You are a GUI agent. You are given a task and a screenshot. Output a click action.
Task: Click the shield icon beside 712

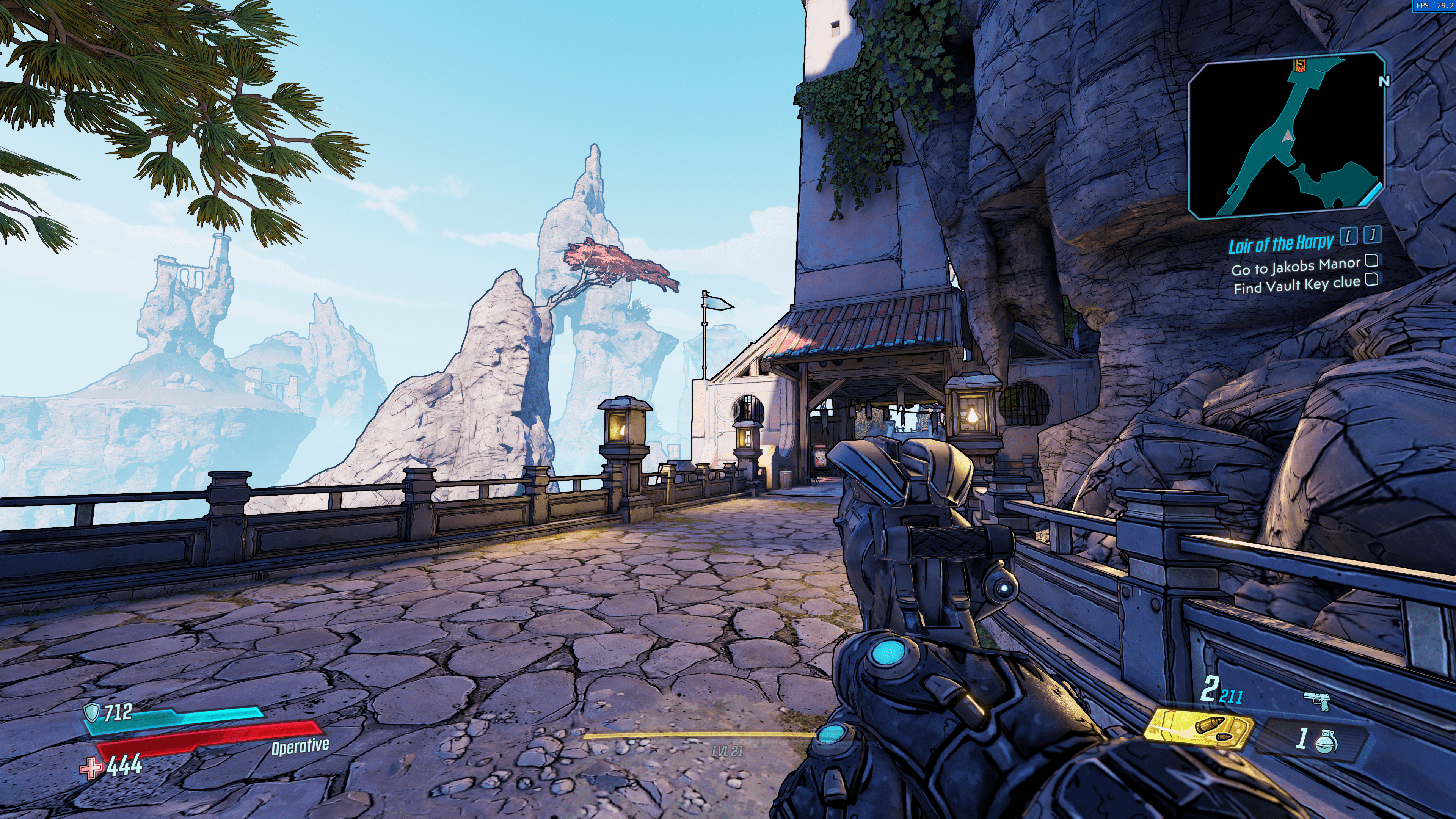(x=91, y=712)
